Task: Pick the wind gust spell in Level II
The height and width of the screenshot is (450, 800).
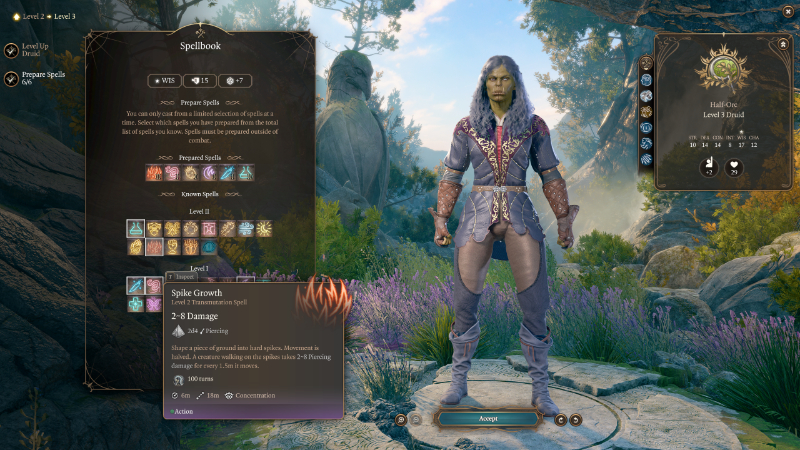Action: point(246,229)
